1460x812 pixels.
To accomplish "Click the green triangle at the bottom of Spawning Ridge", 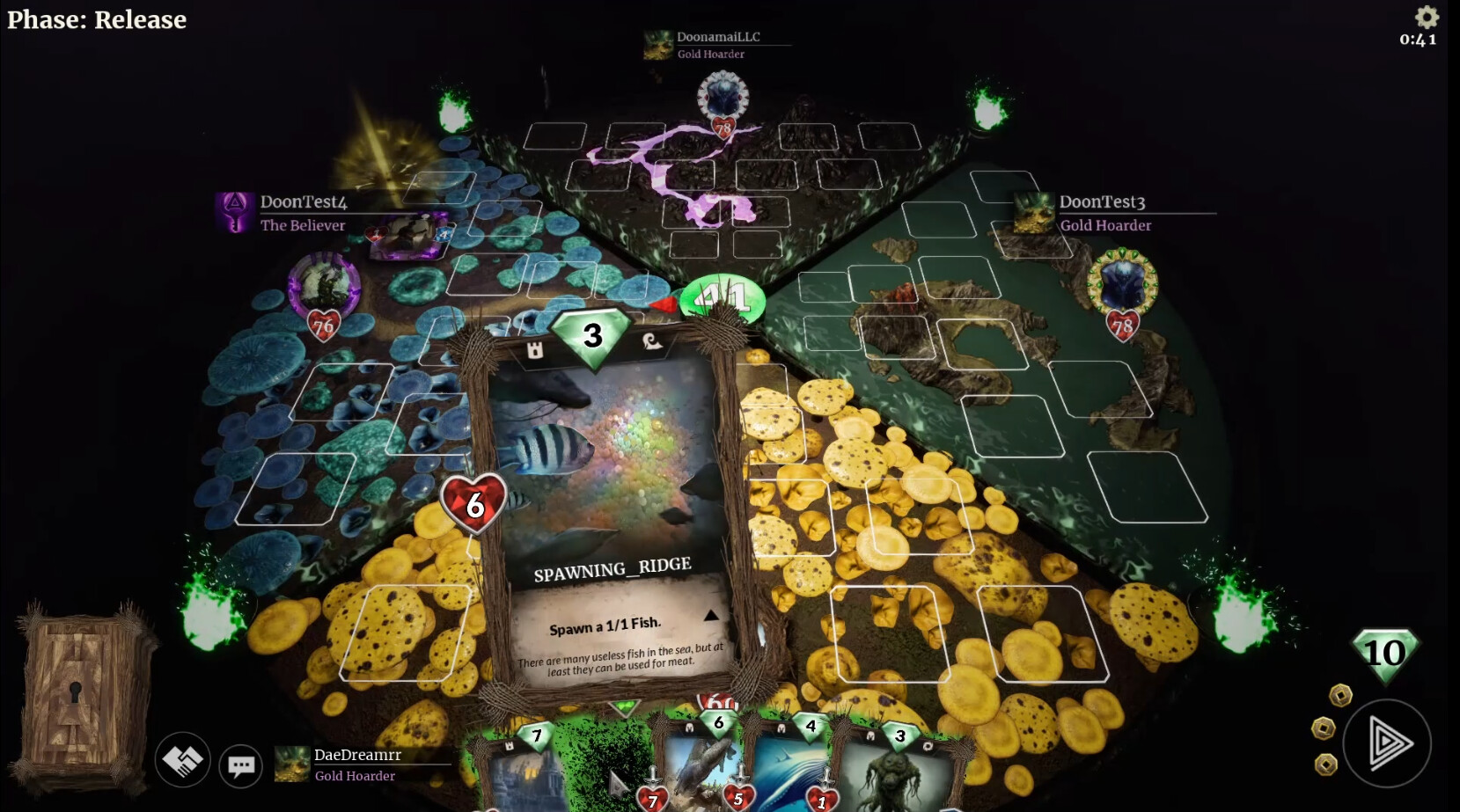I will (623, 706).
